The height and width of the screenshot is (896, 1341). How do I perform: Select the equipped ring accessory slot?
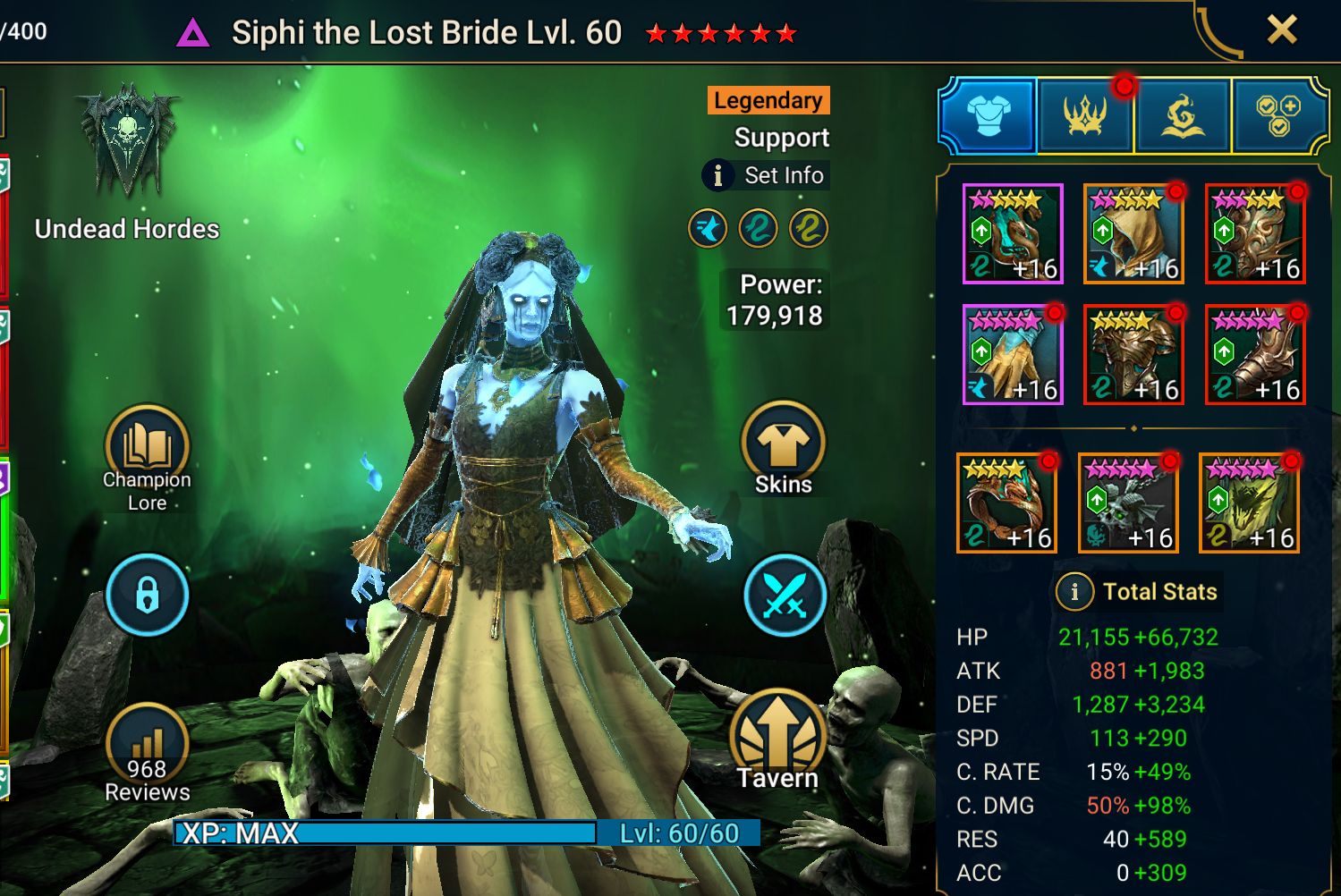pyautogui.click(x=1006, y=503)
